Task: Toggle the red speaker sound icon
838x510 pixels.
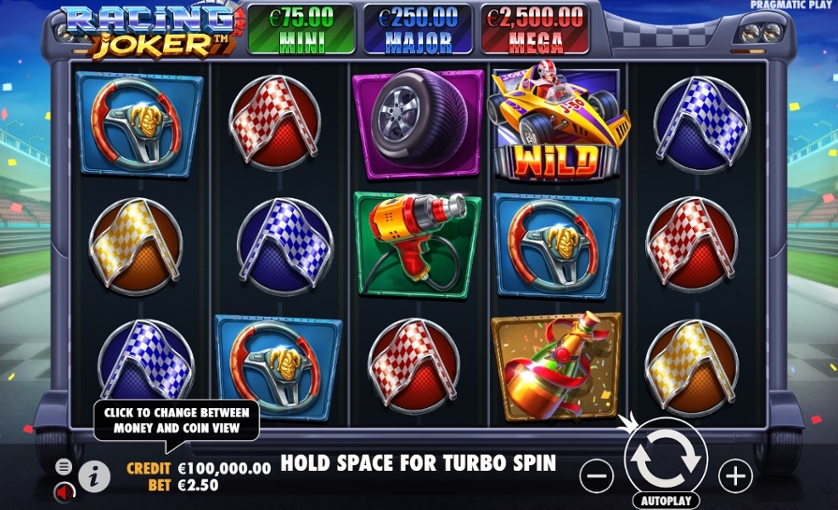Action: [64, 491]
